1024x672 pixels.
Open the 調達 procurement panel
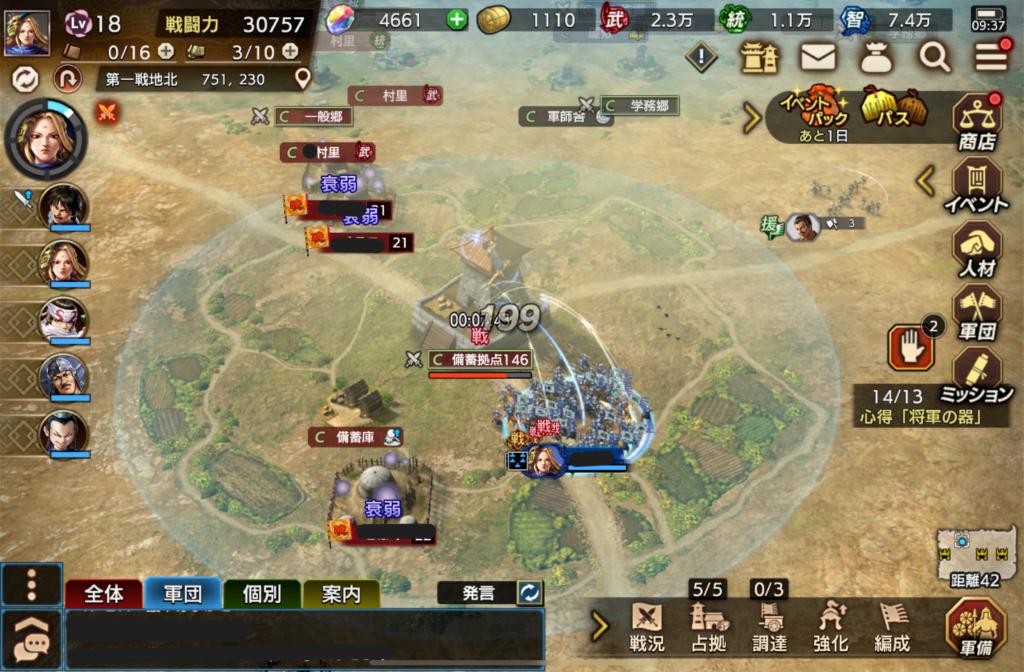pyautogui.click(x=769, y=626)
